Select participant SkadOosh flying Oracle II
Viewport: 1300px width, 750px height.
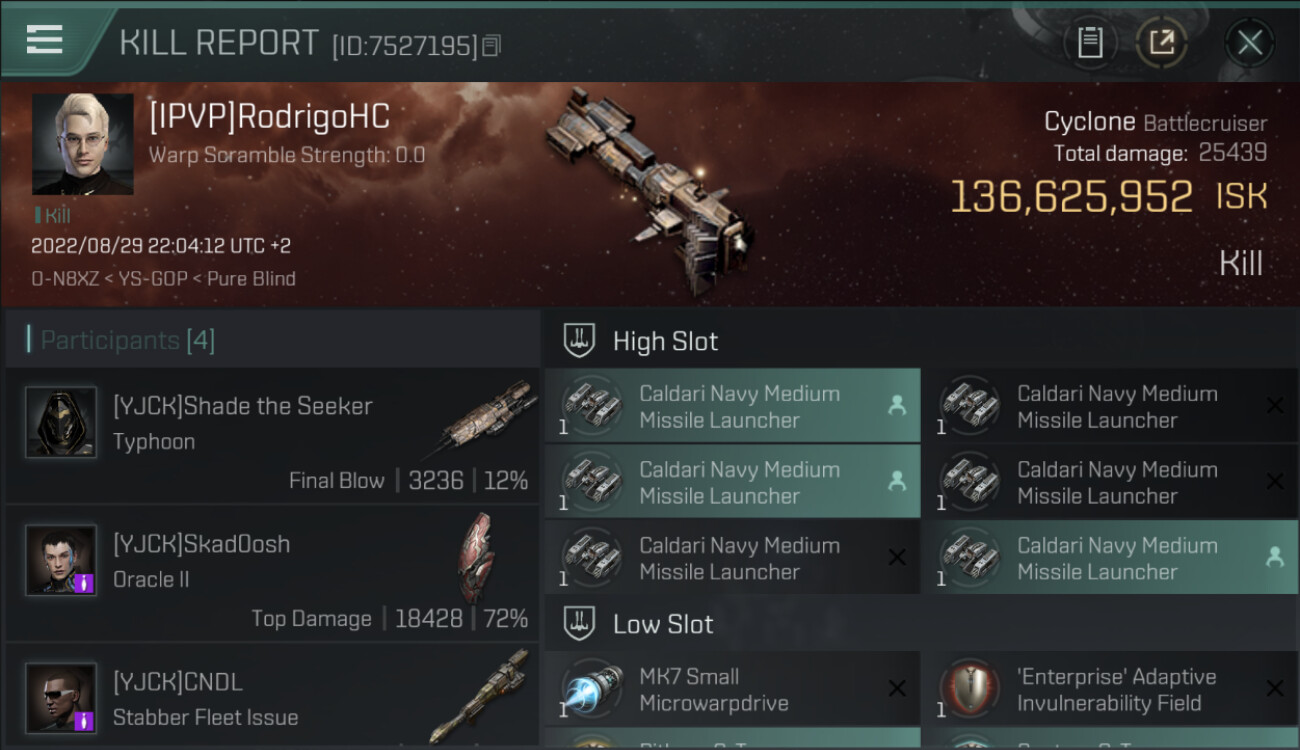coord(272,574)
